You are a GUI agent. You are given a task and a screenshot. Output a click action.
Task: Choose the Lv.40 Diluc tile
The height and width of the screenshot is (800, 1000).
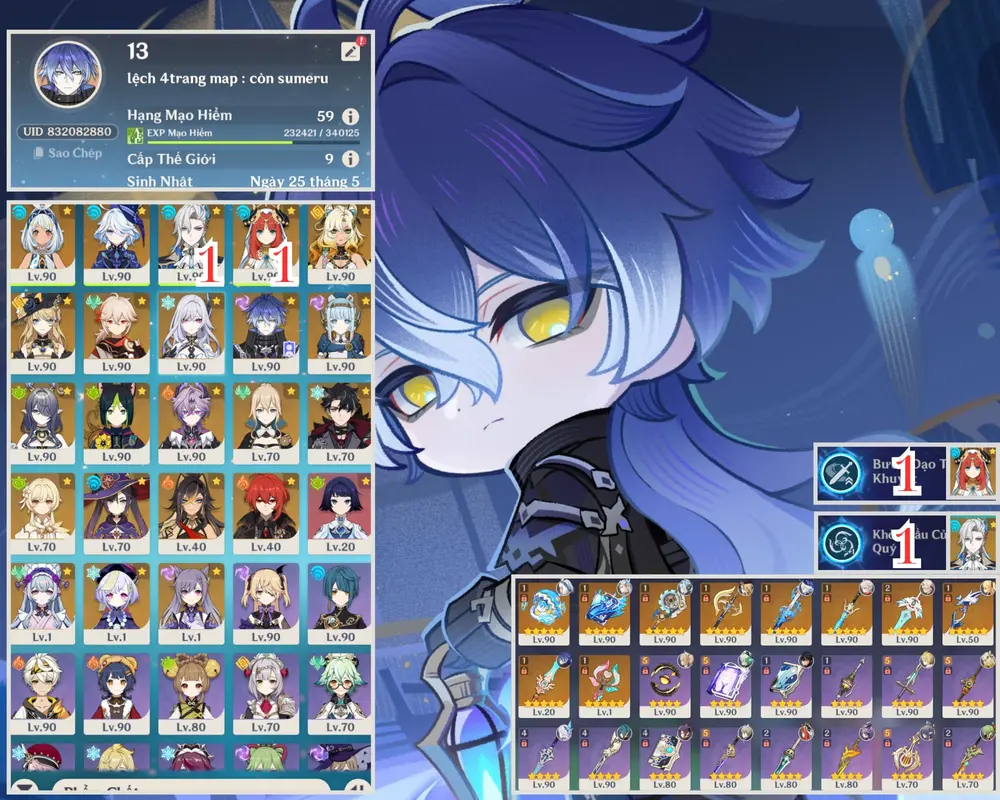pyautogui.click(x=264, y=512)
